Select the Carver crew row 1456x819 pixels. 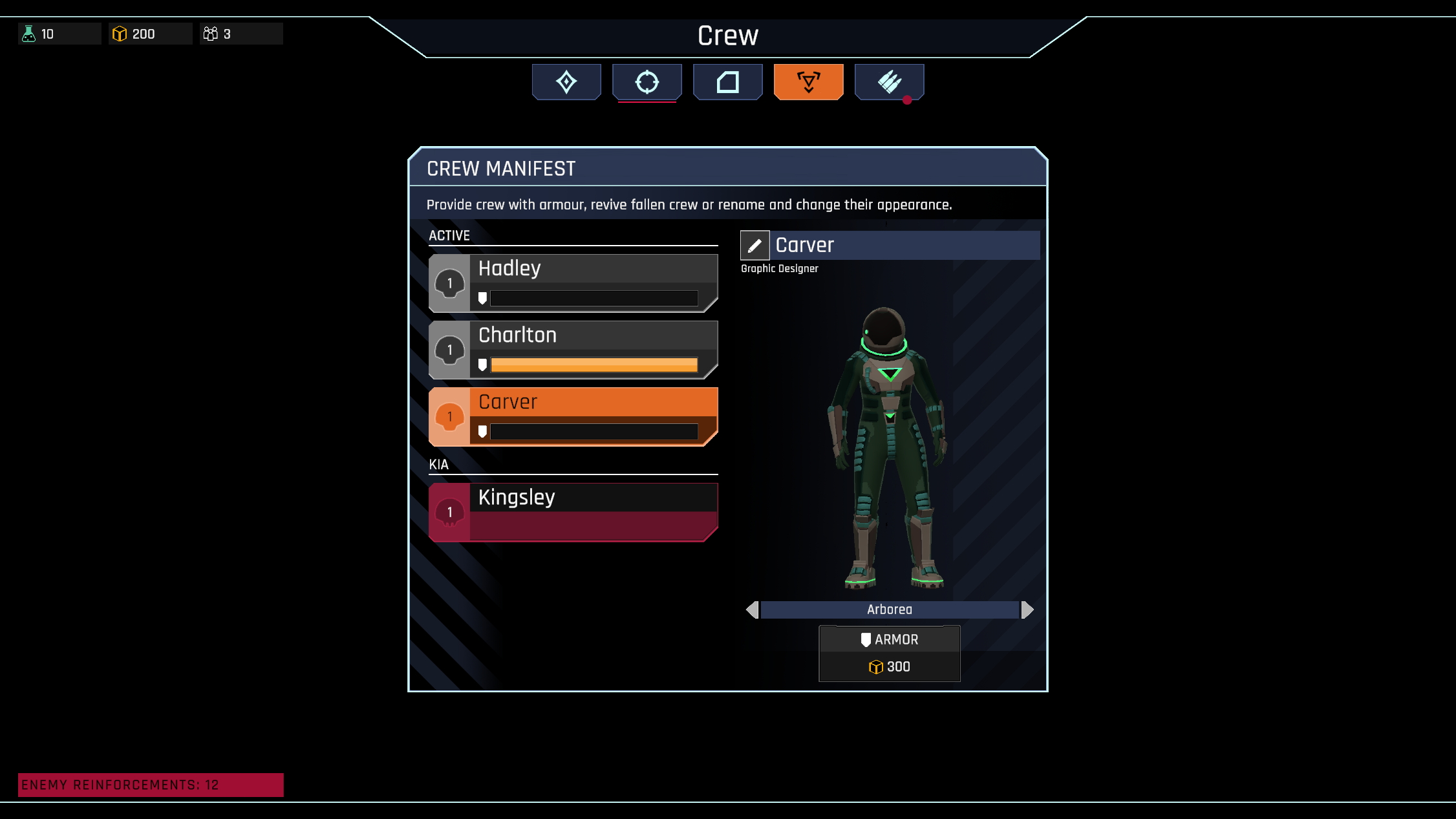click(x=573, y=416)
